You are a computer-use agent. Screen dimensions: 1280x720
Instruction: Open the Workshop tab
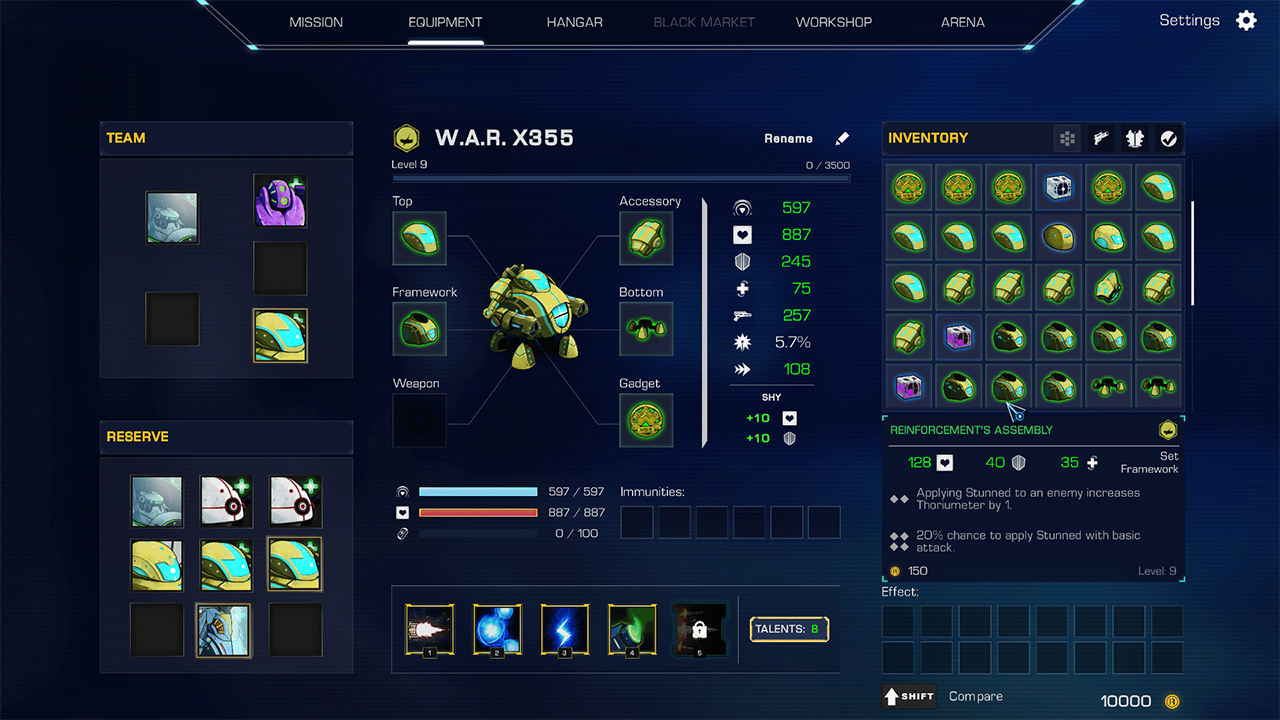(833, 21)
